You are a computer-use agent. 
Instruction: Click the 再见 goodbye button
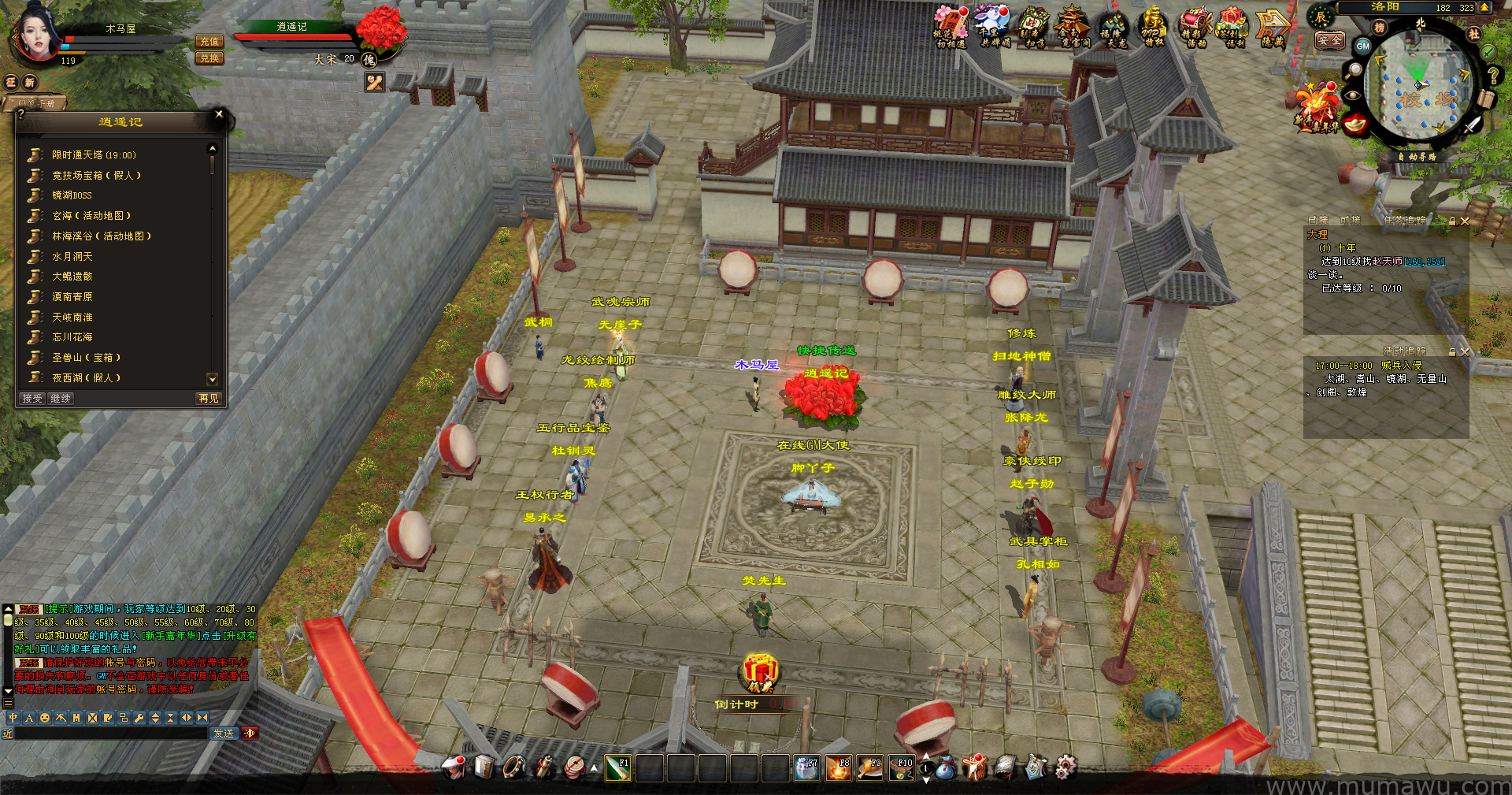(x=208, y=399)
